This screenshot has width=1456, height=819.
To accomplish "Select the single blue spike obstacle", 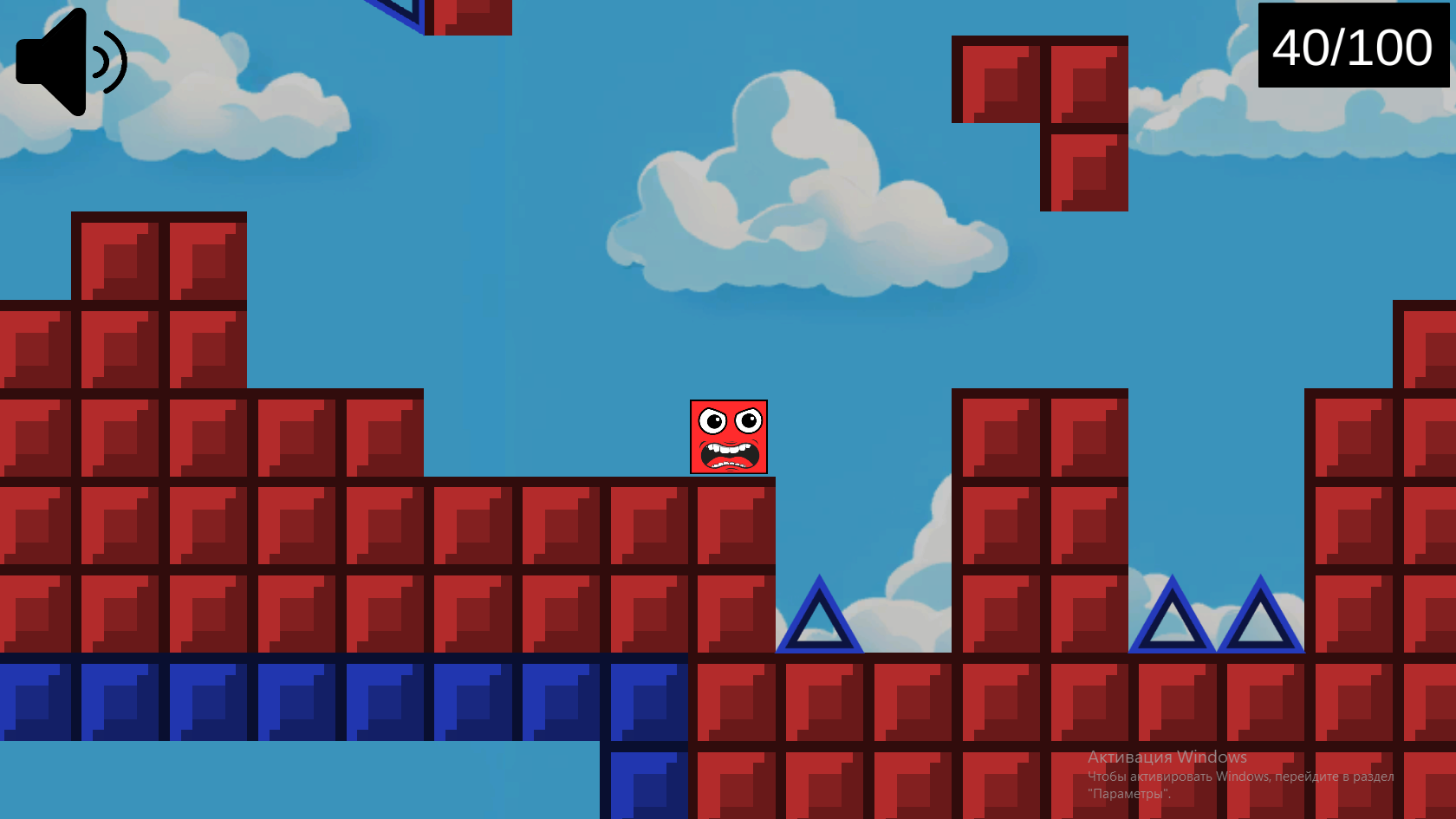I will click(x=818, y=624).
